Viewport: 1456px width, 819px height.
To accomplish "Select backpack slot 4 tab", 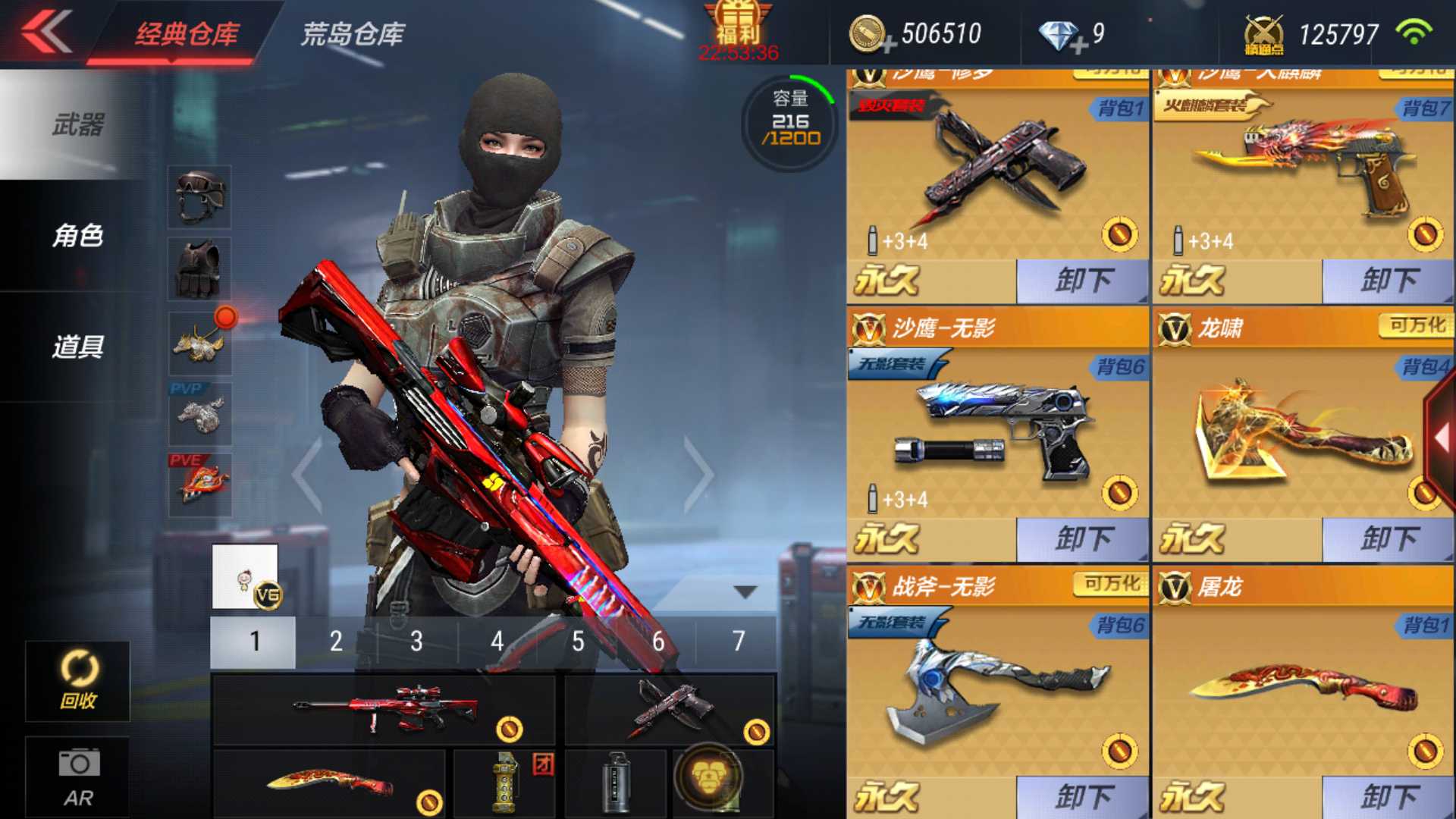I will (497, 641).
